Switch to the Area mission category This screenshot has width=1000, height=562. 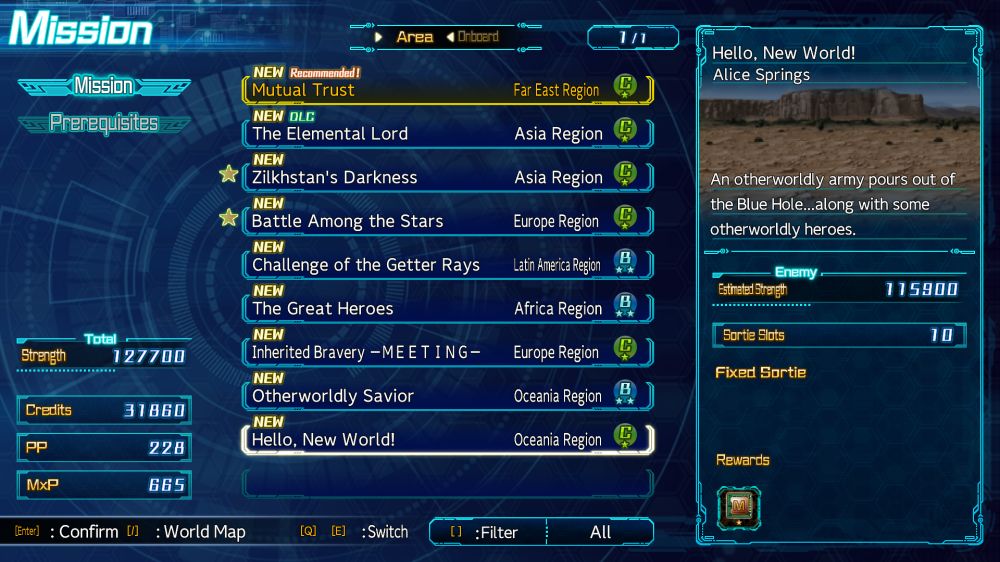pos(414,37)
